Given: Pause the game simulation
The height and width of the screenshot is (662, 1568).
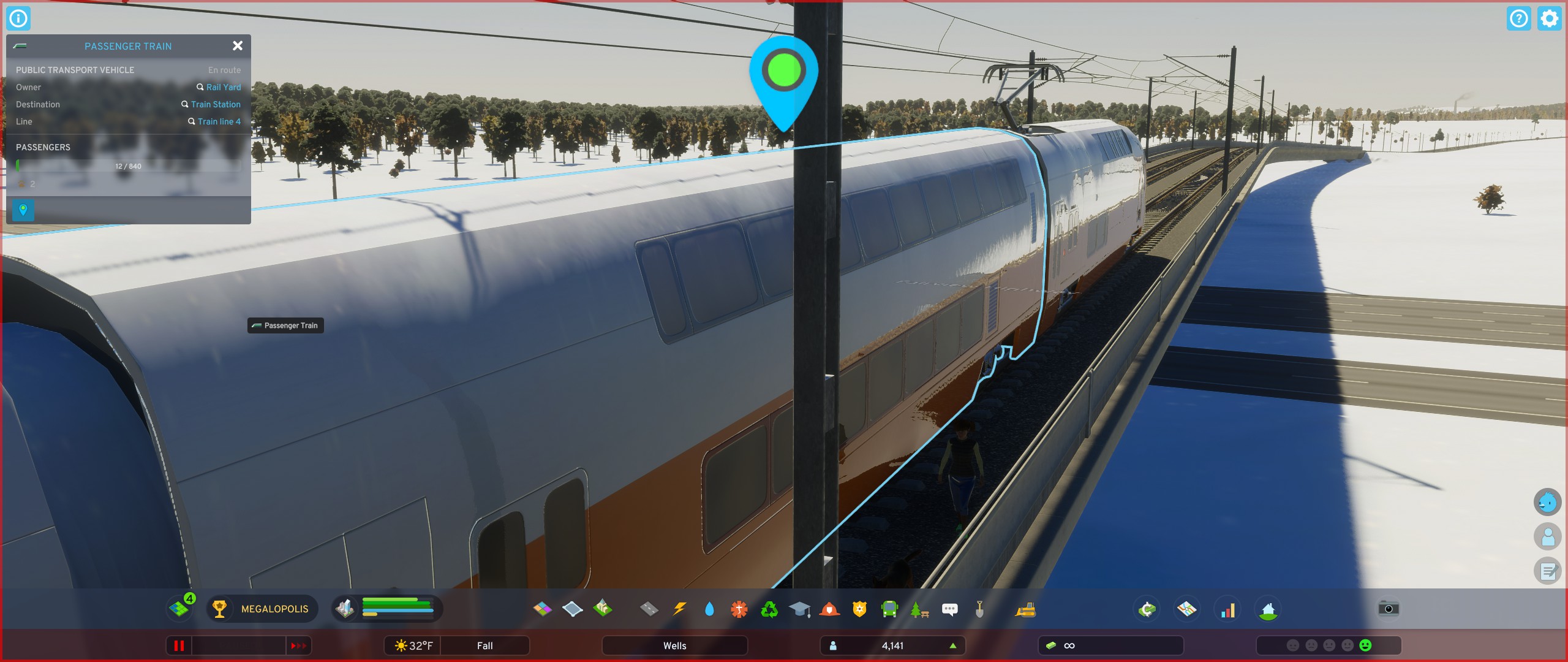Looking at the screenshot, I should click(x=179, y=645).
